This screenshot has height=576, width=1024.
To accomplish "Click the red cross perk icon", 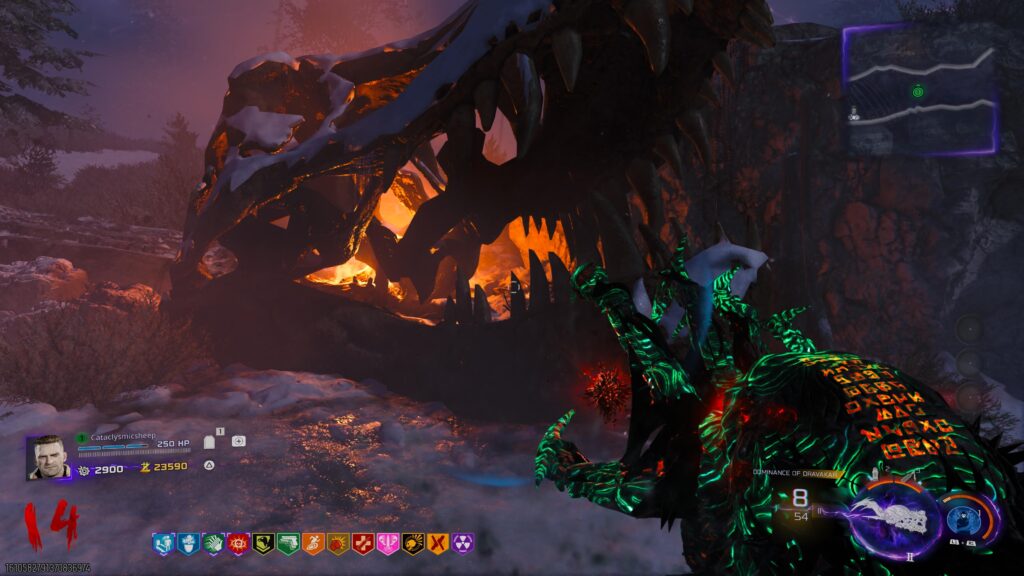I will pos(362,543).
